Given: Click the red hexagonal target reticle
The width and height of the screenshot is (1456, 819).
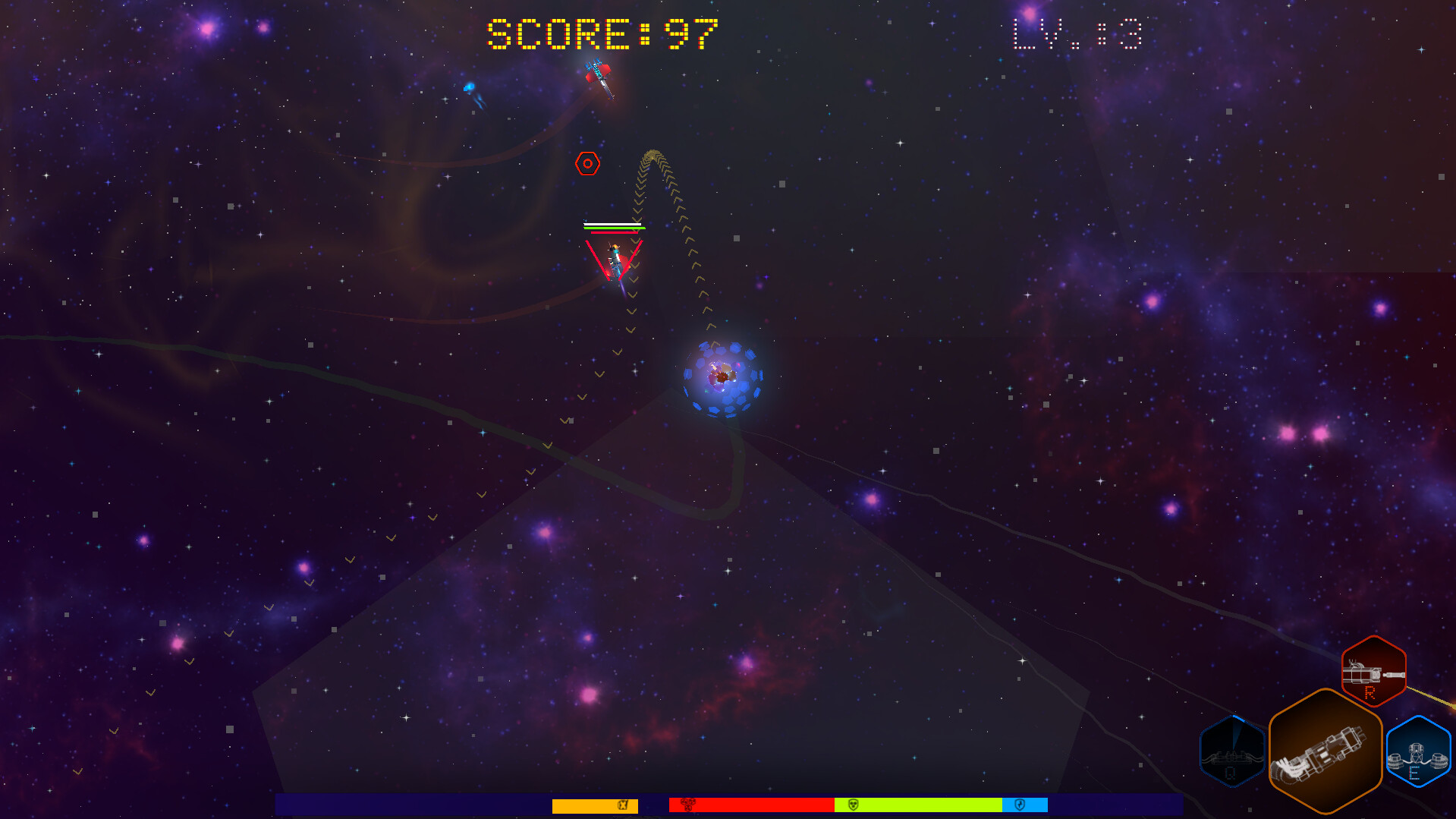Looking at the screenshot, I should 588,162.
